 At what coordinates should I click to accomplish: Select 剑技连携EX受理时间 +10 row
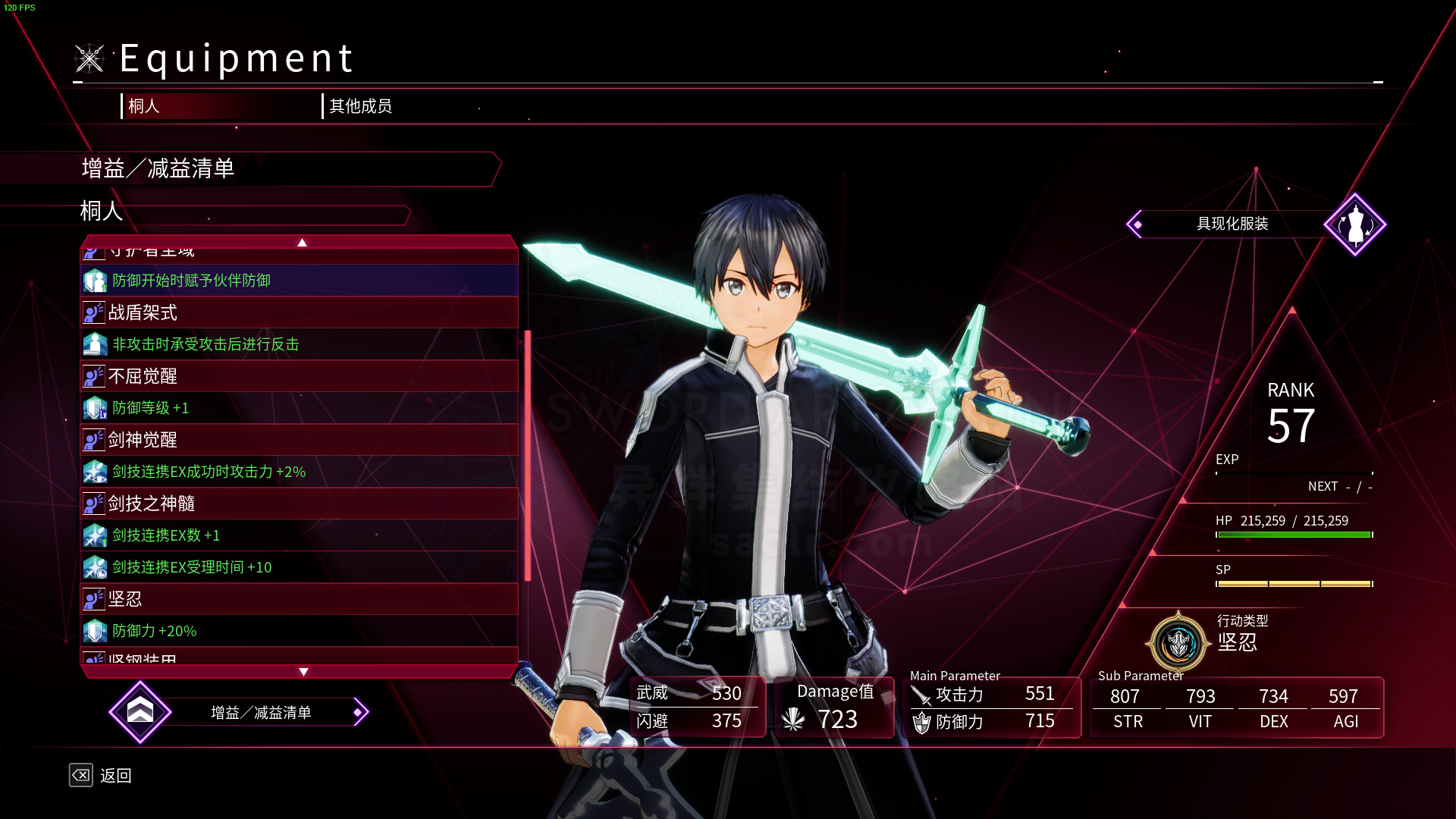pos(299,567)
